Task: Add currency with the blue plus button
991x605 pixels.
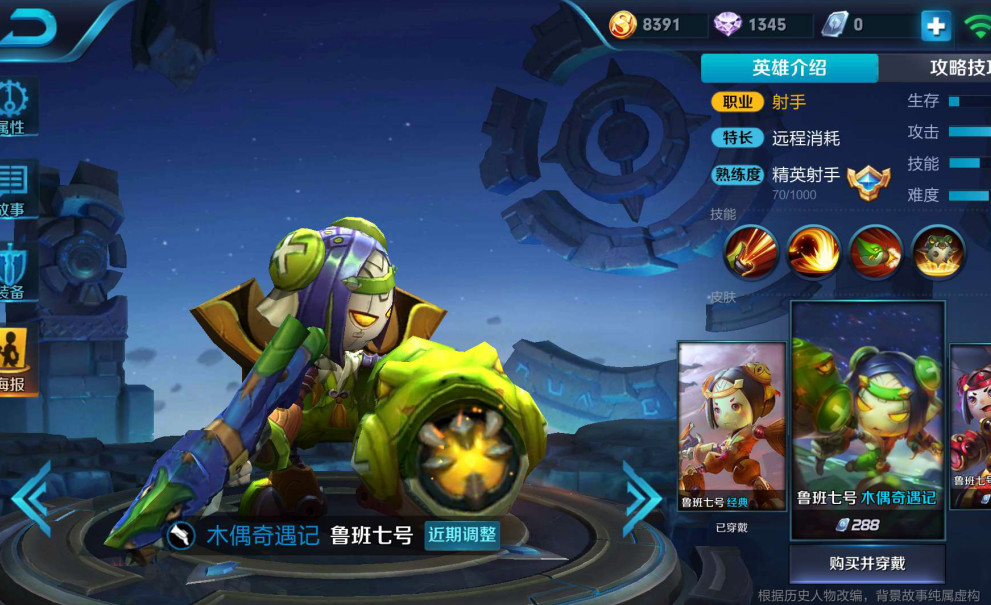Action: click(x=935, y=26)
